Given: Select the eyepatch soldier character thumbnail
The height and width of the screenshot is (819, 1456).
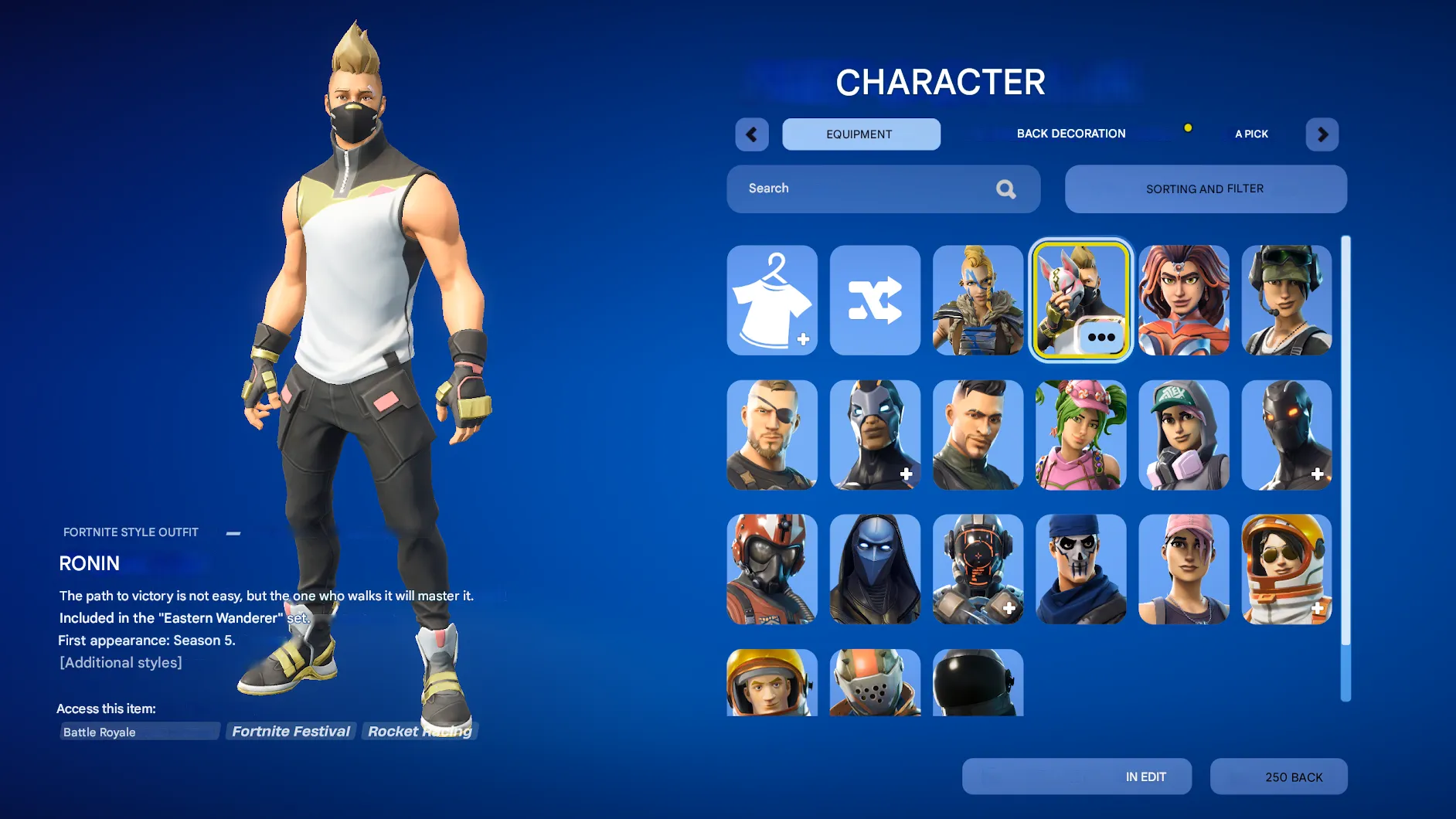Looking at the screenshot, I should (x=772, y=435).
